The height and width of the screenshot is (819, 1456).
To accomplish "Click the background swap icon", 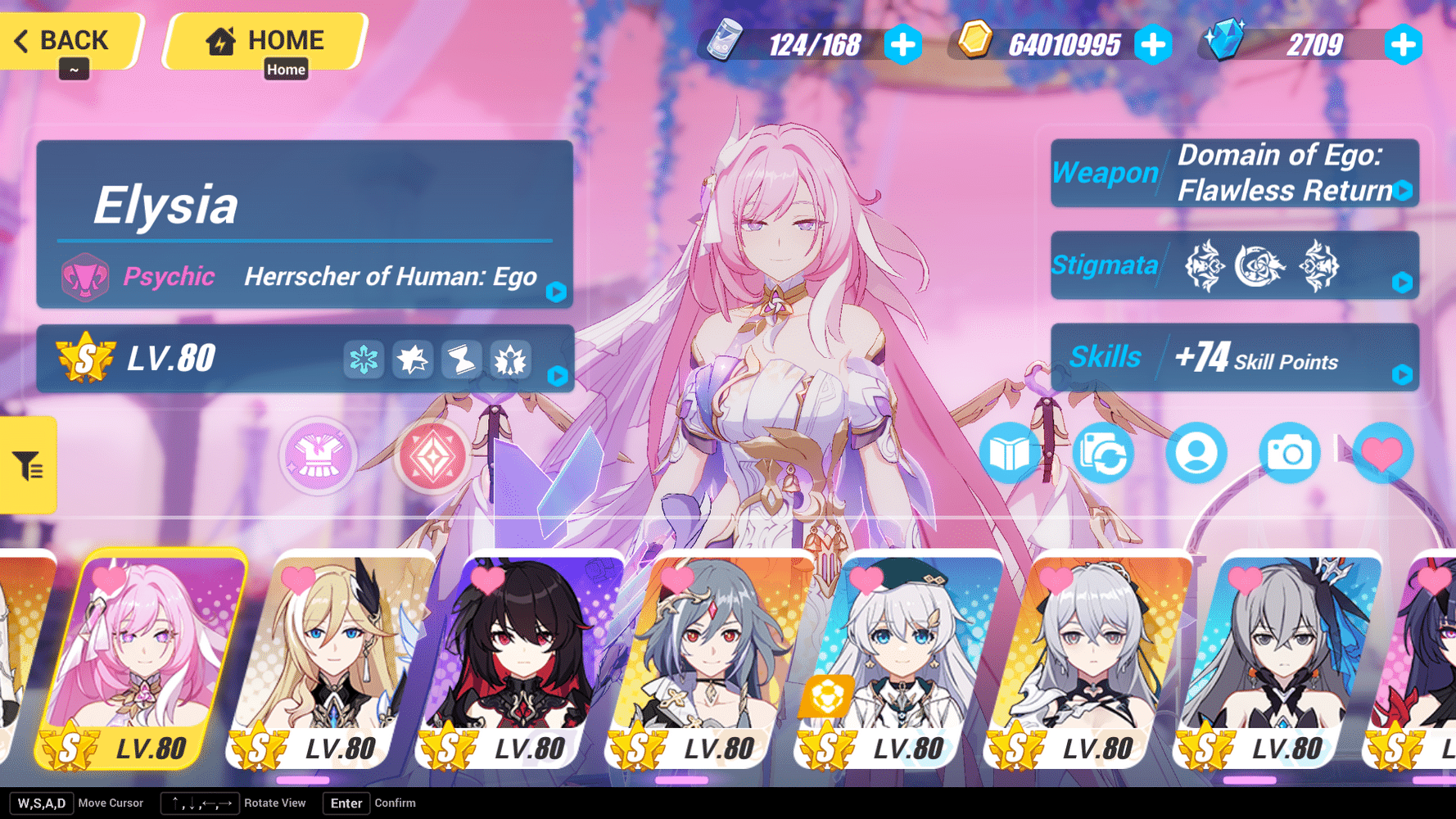I will 1103,453.
